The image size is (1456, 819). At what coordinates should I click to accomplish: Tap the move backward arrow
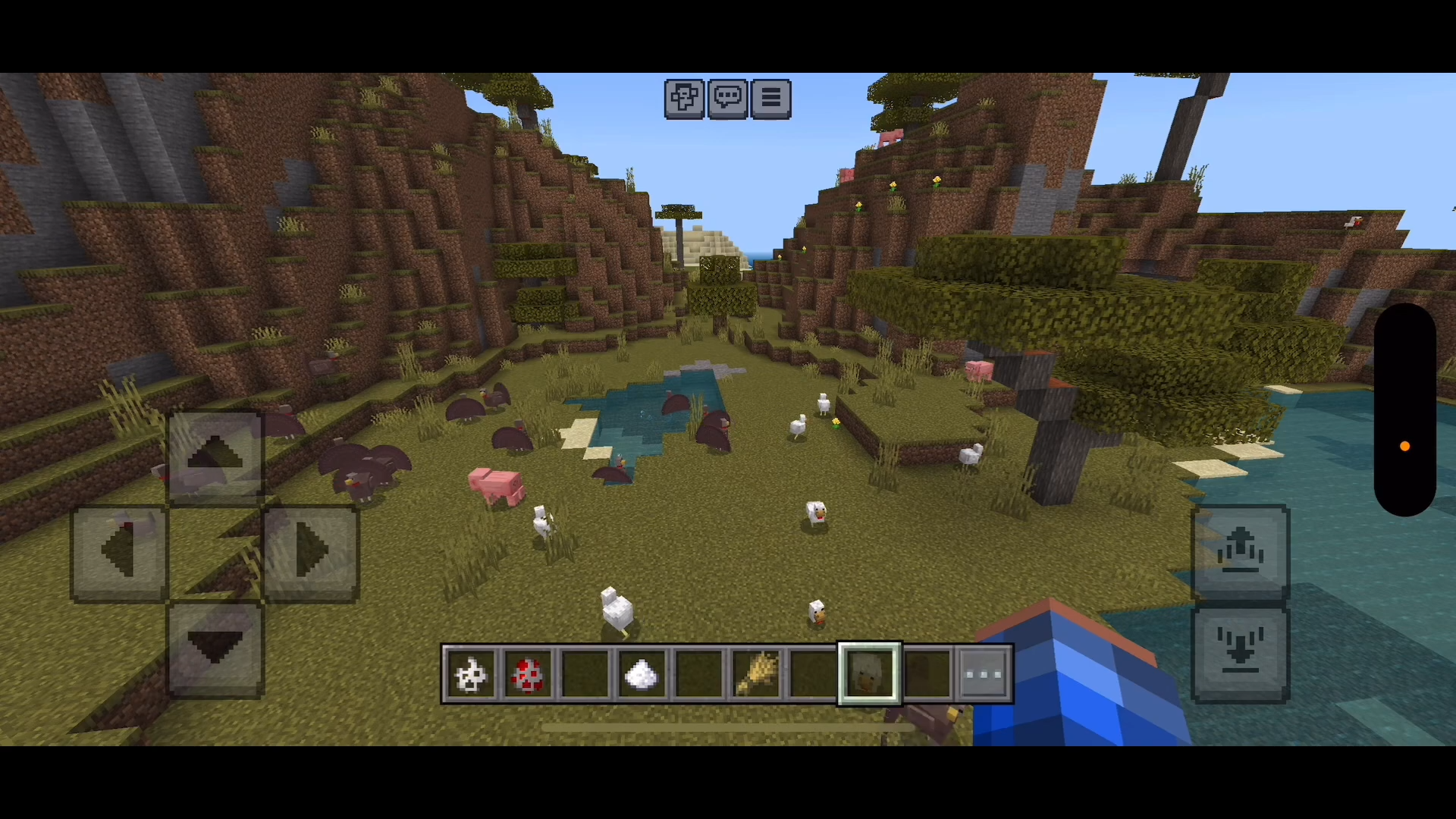[x=215, y=649]
